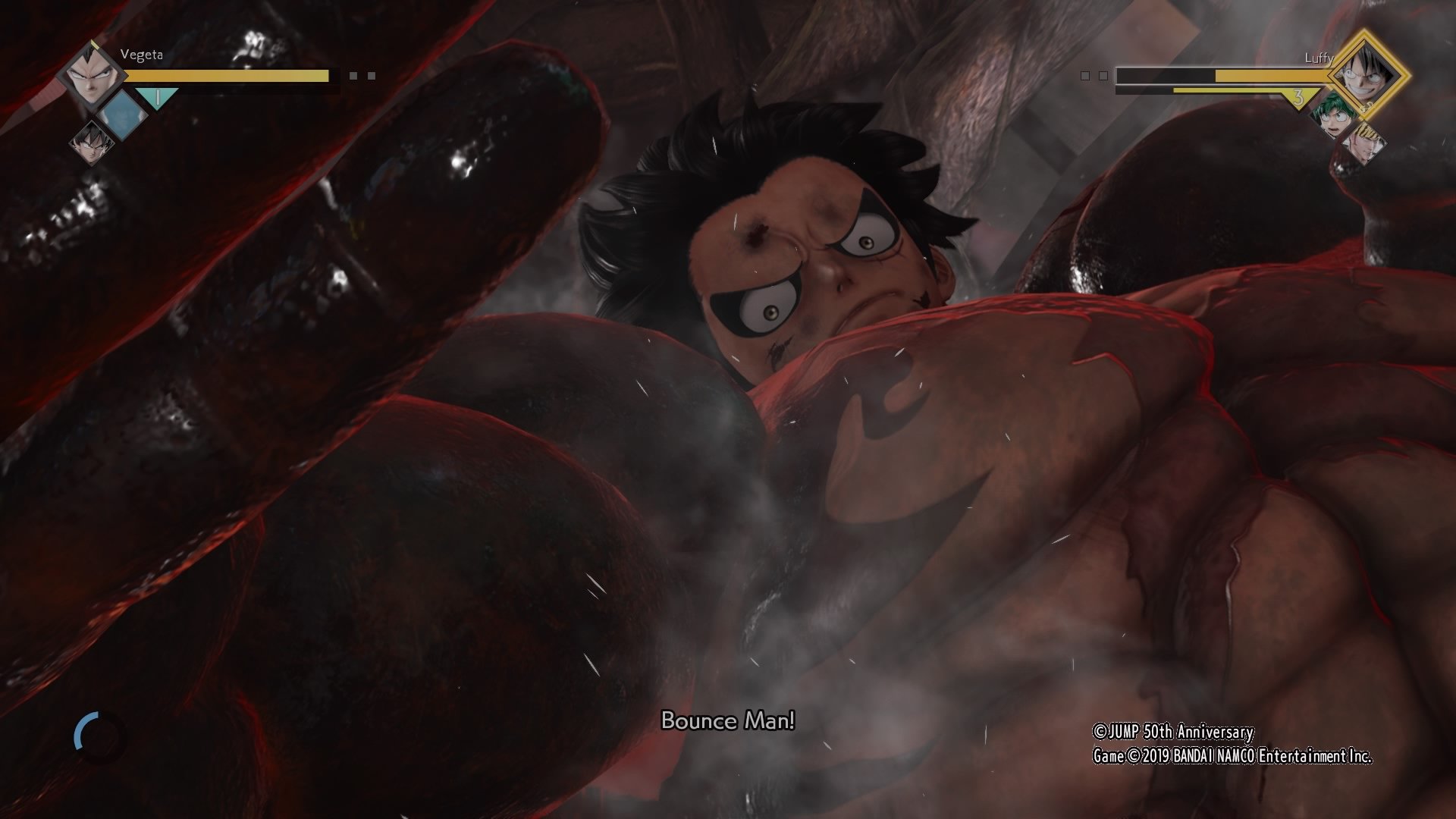Screen dimensions: 1456x819
Task: Click Vegeta's yellow health bar
Action: 227,74
